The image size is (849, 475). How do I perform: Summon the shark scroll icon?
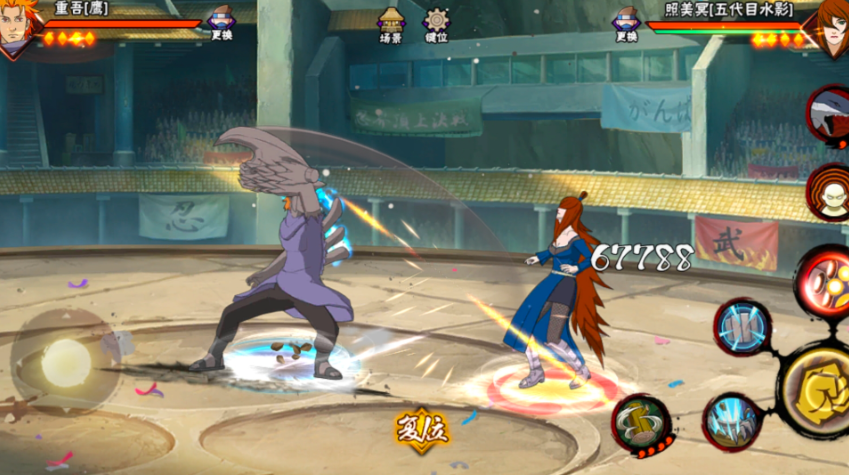pos(830,114)
